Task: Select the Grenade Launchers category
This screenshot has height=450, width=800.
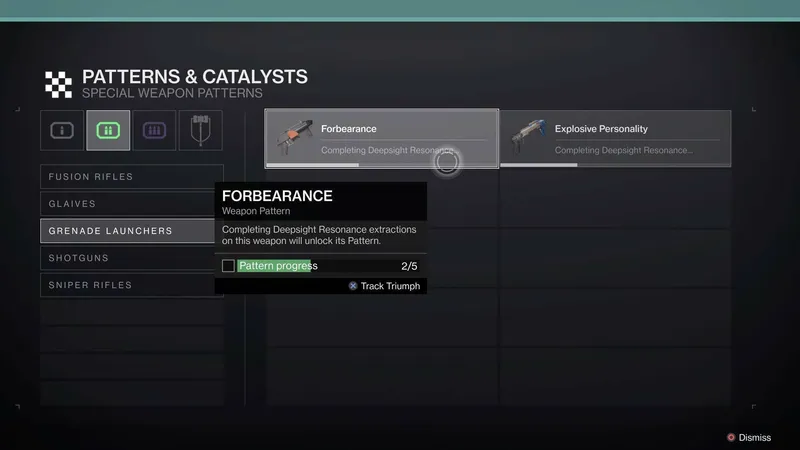Action: pyautogui.click(x=131, y=231)
